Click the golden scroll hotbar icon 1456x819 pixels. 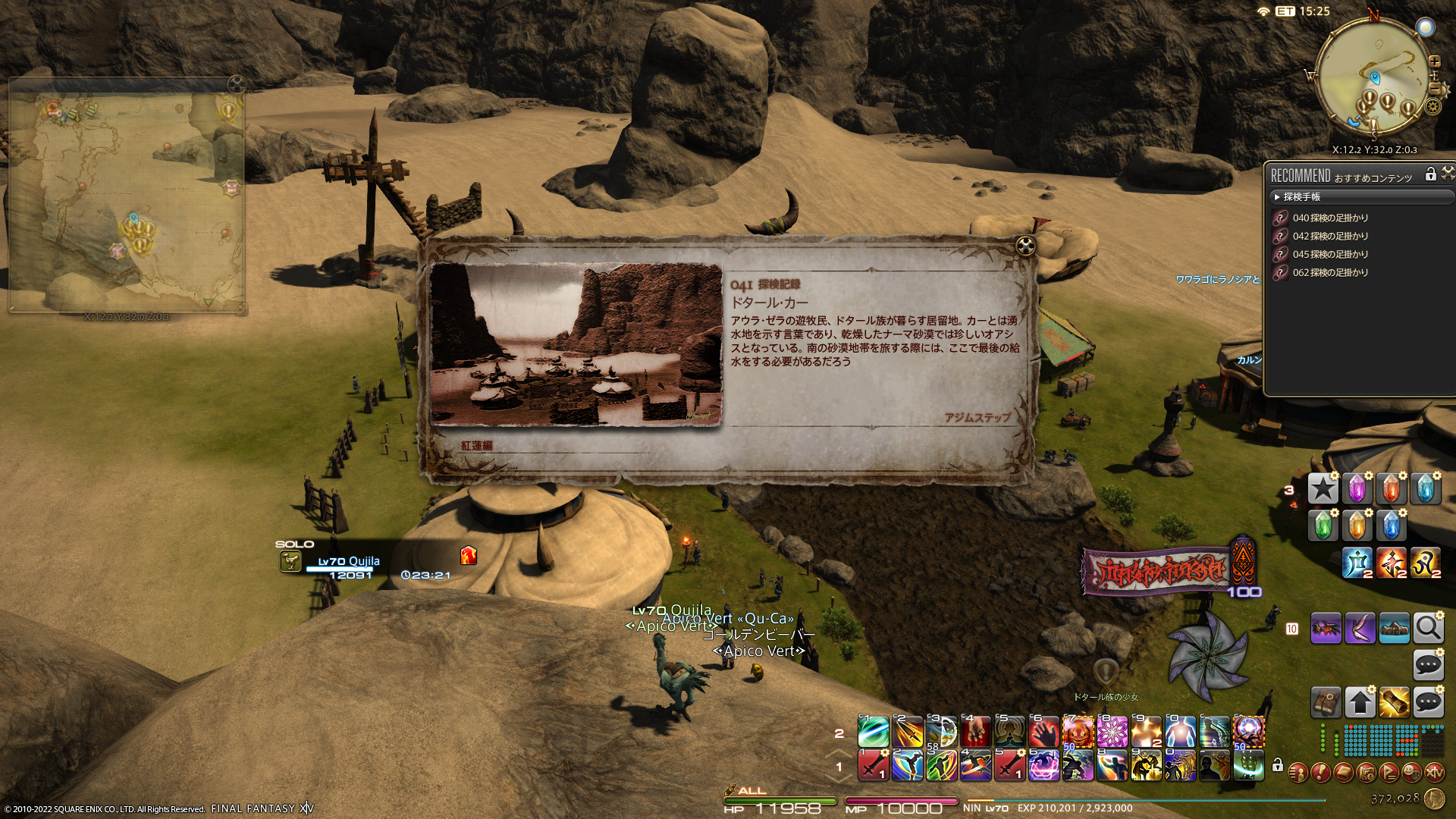[1394, 703]
